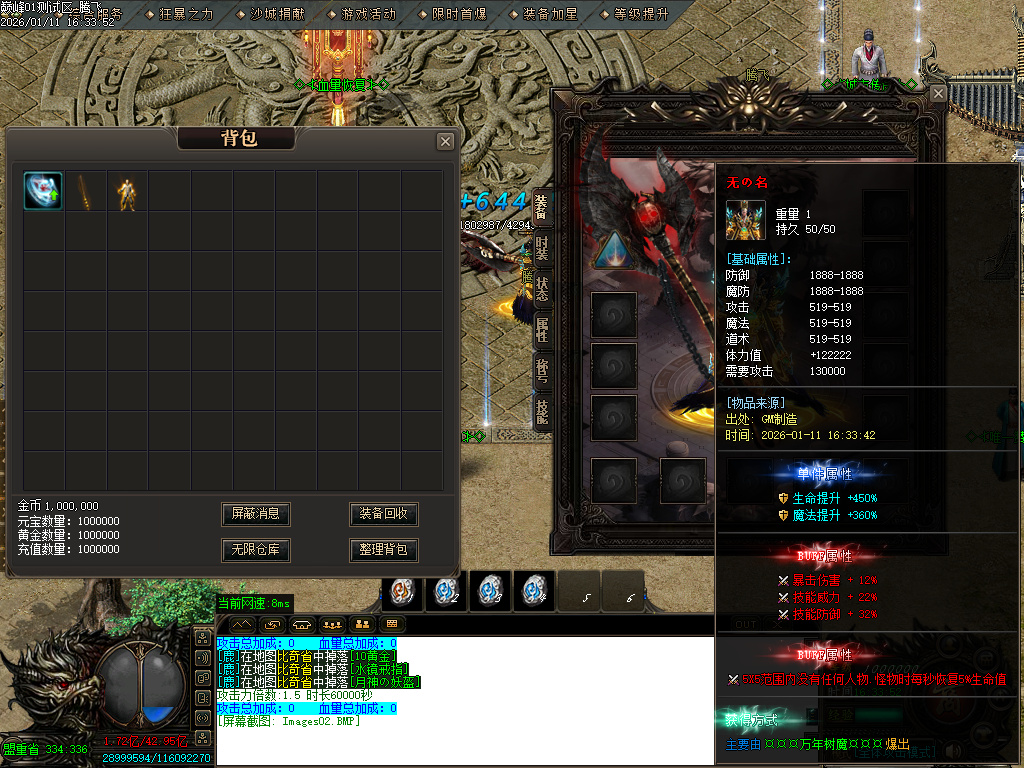Open the 属性 attributes tab
1024x768 pixels.
pos(541,330)
